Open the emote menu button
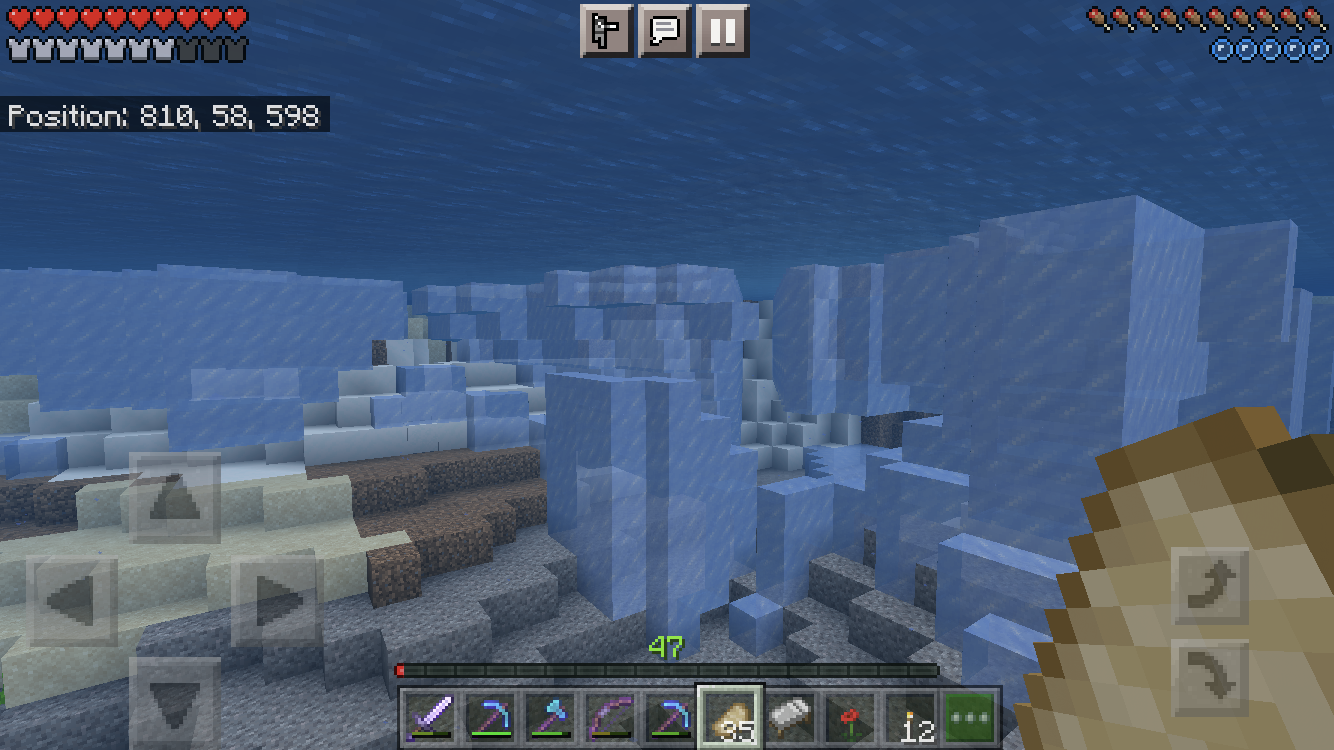Image resolution: width=1334 pixels, height=750 pixels. pos(607,31)
